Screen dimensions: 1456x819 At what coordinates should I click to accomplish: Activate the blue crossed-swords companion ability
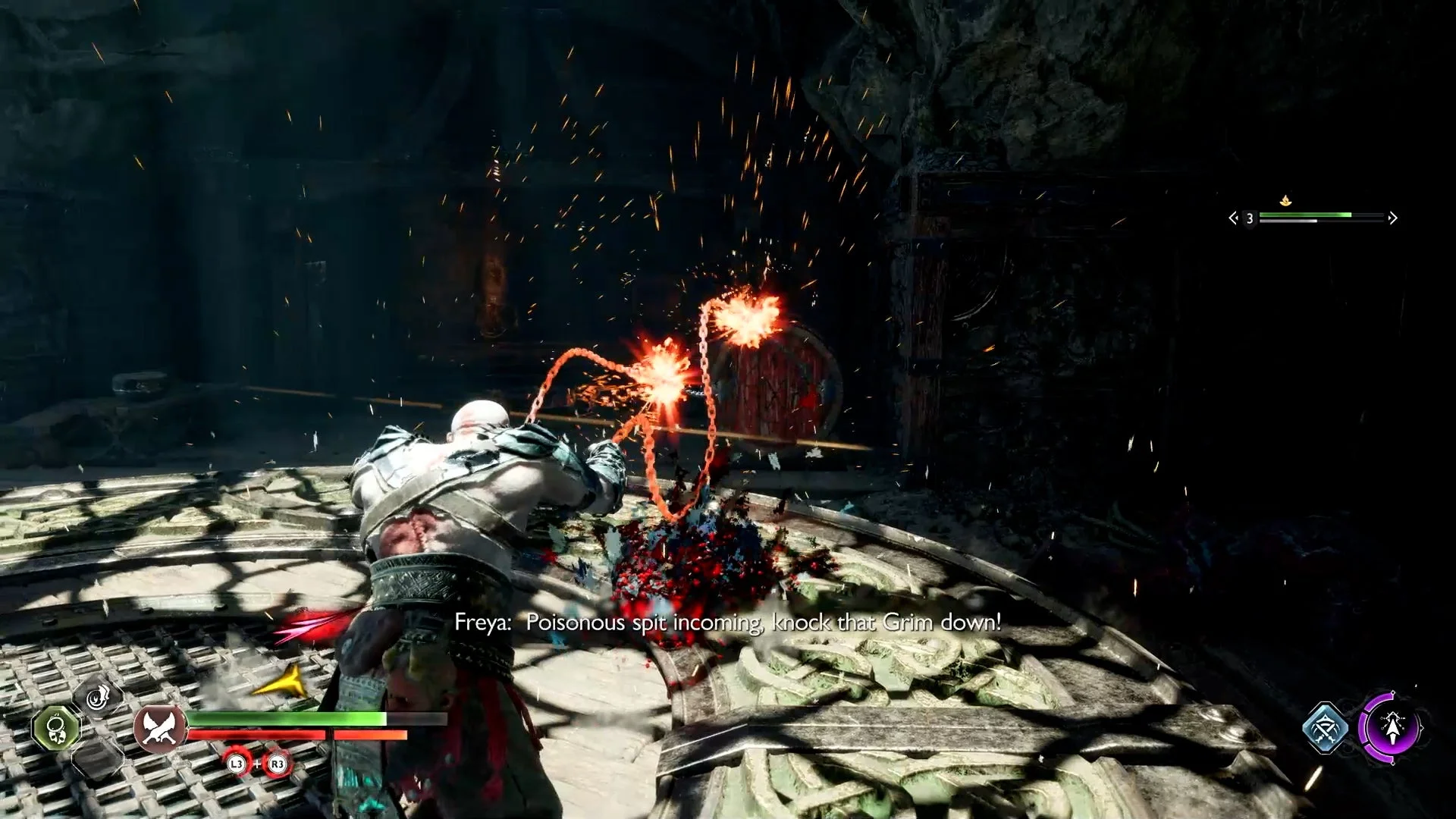click(1326, 727)
